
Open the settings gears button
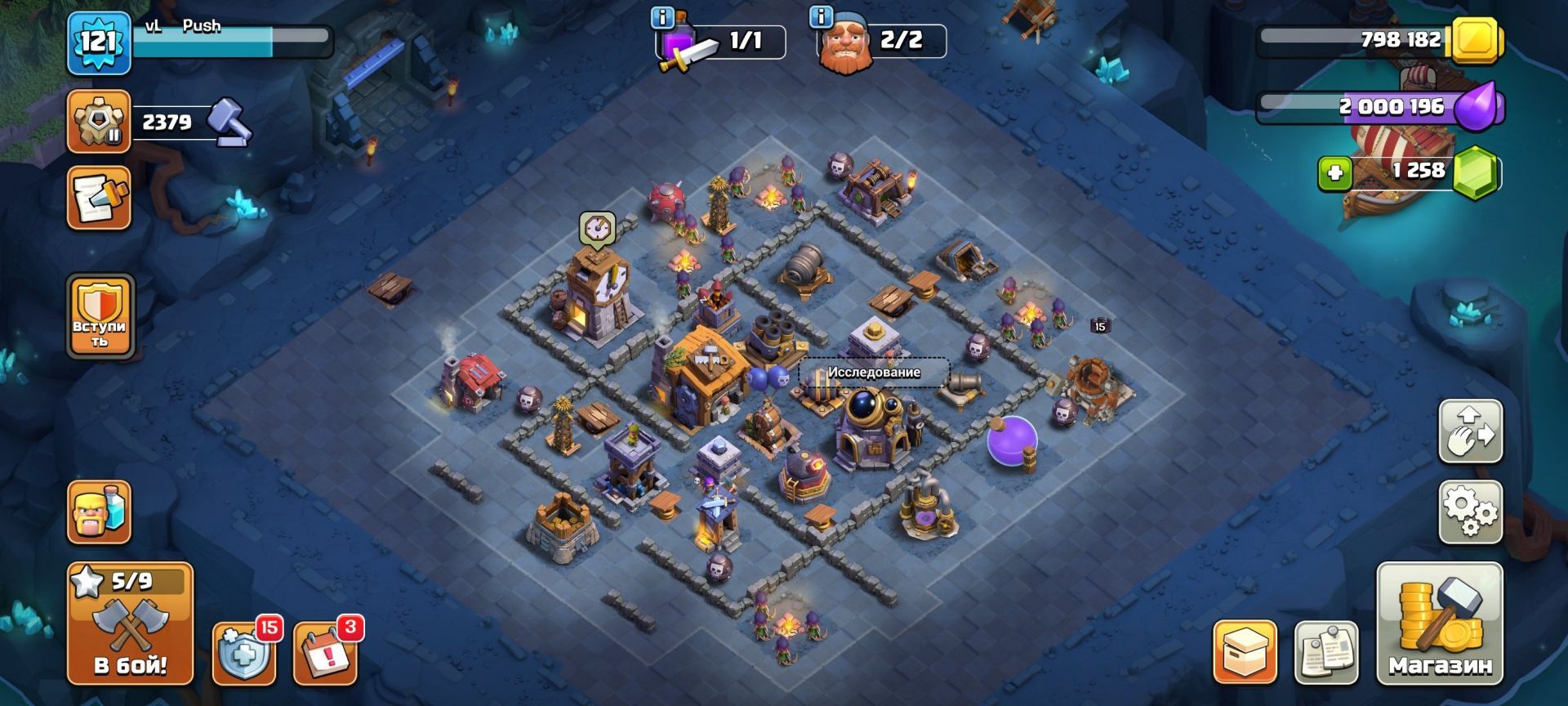click(x=1470, y=512)
